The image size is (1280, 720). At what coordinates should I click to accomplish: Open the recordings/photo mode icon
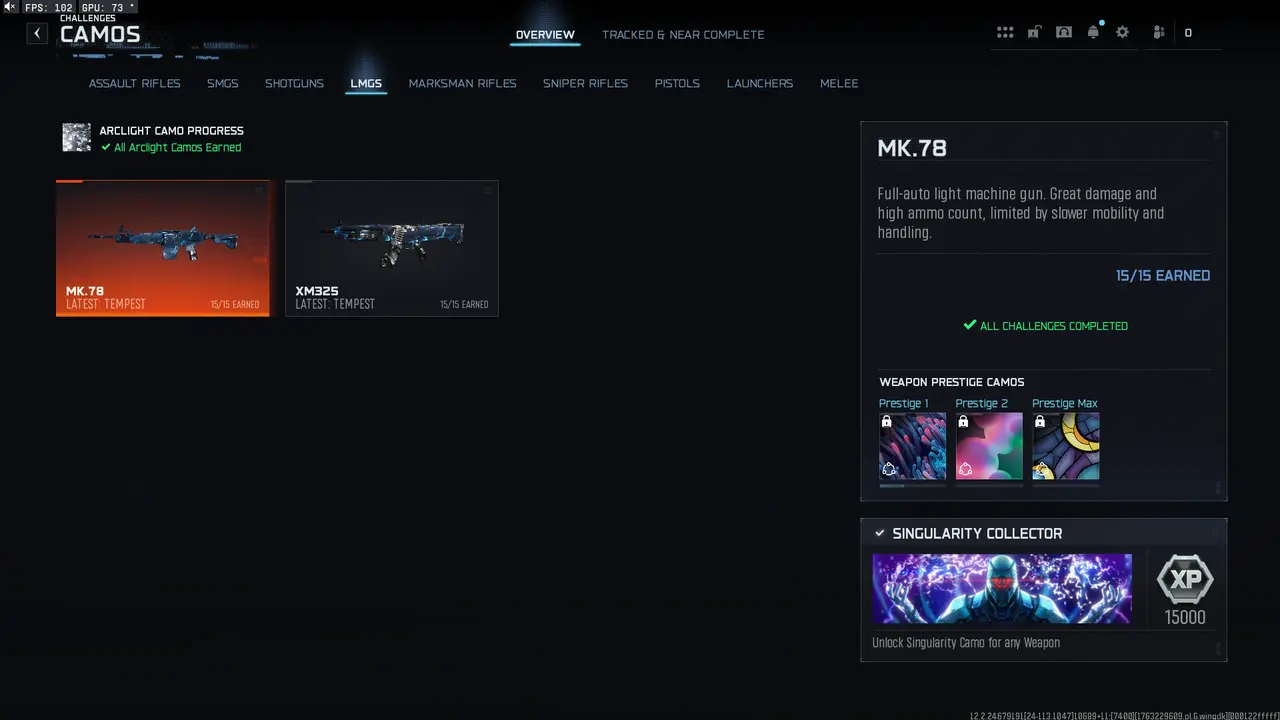point(1064,32)
